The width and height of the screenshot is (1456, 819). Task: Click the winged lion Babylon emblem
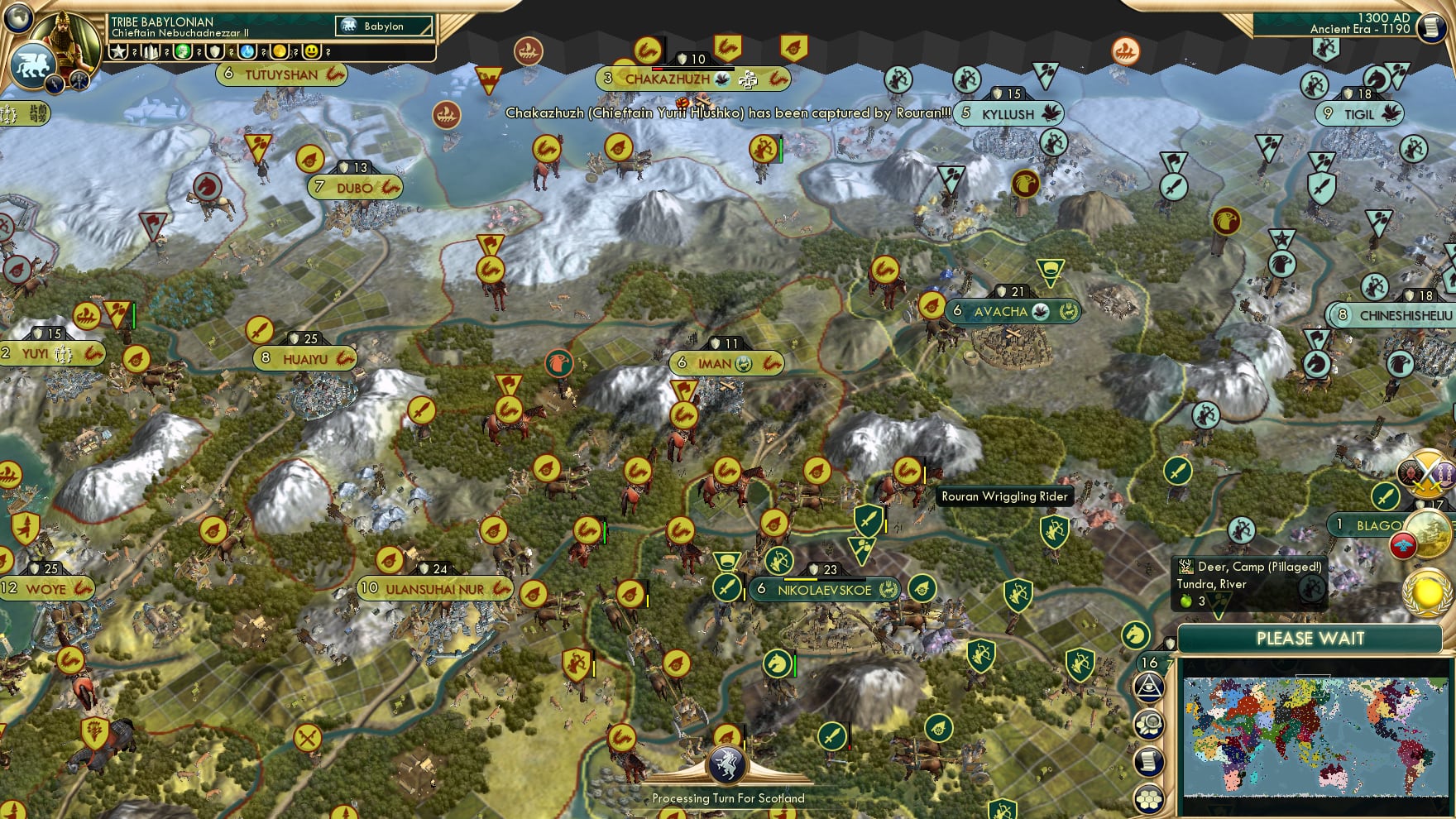pos(33,65)
